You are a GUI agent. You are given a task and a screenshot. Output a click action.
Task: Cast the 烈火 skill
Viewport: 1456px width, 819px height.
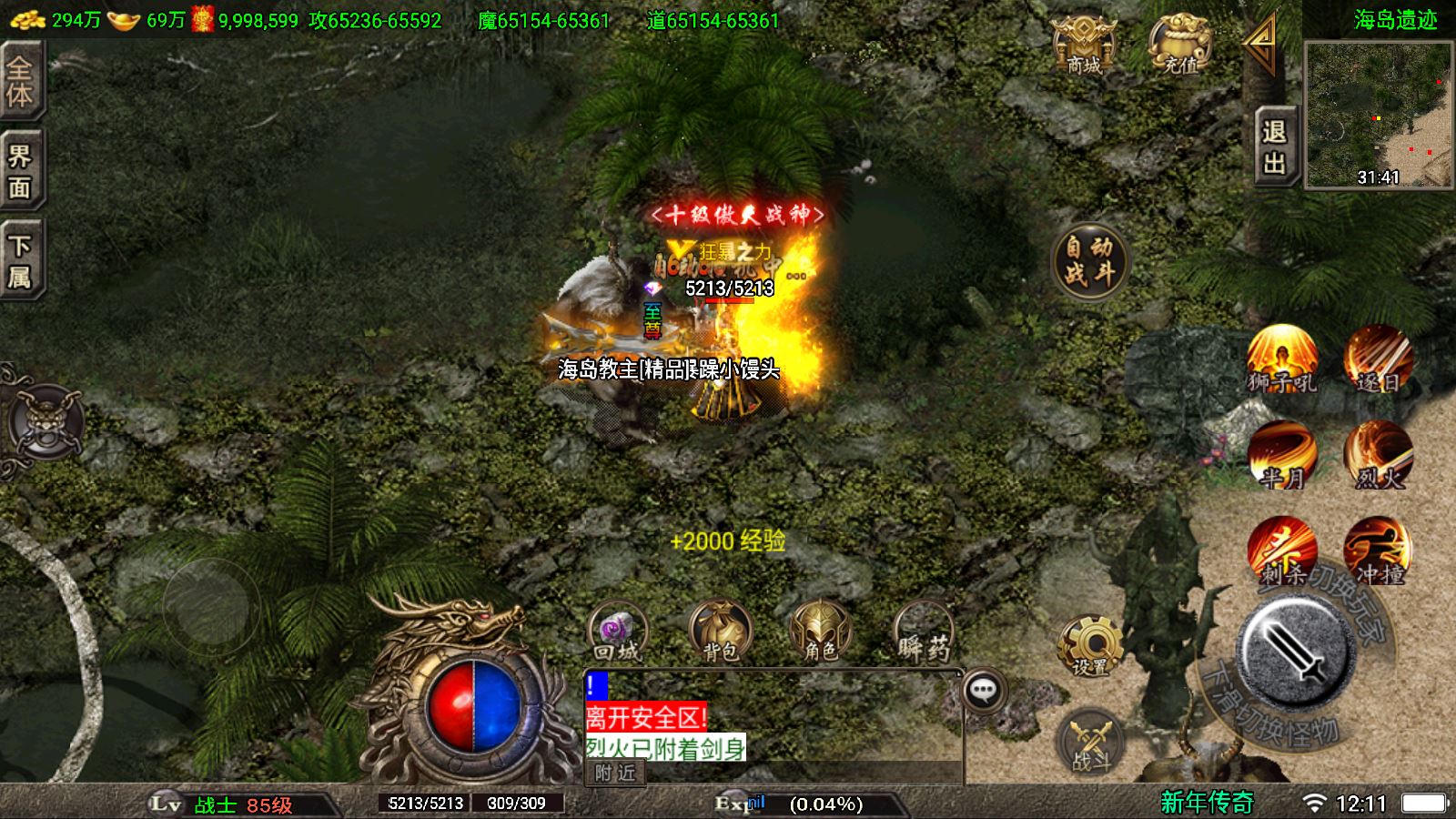(x=1378, y=455)
